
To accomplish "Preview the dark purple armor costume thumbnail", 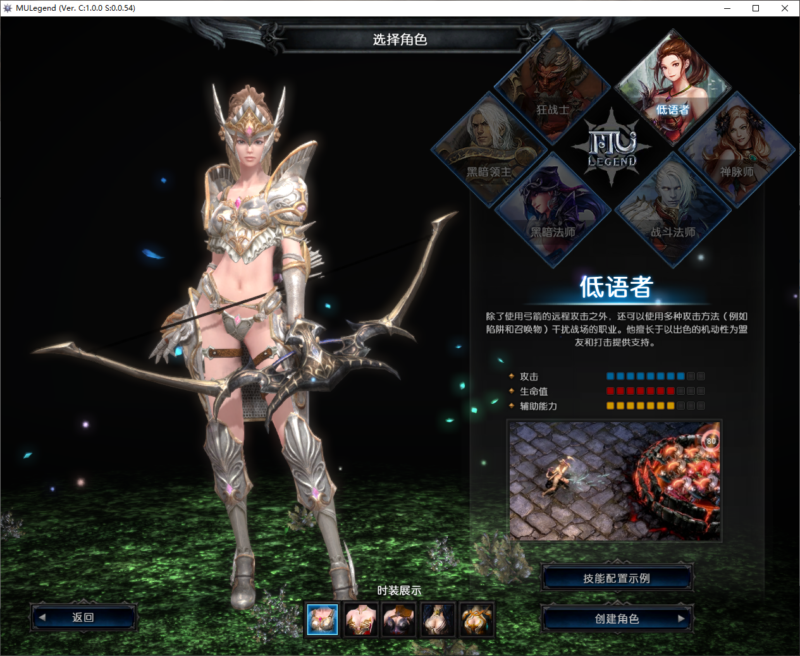I will [398, 620].
